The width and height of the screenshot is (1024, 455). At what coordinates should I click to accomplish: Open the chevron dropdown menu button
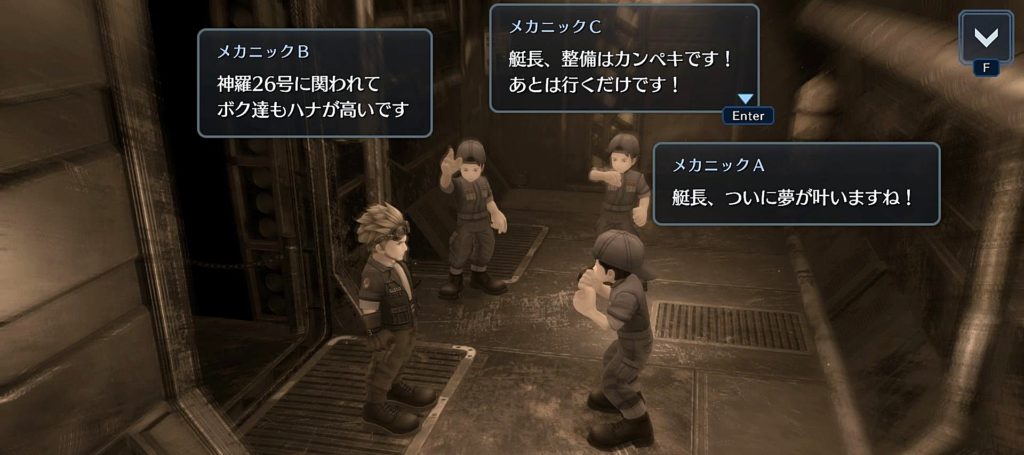click(x=985, y=38)
